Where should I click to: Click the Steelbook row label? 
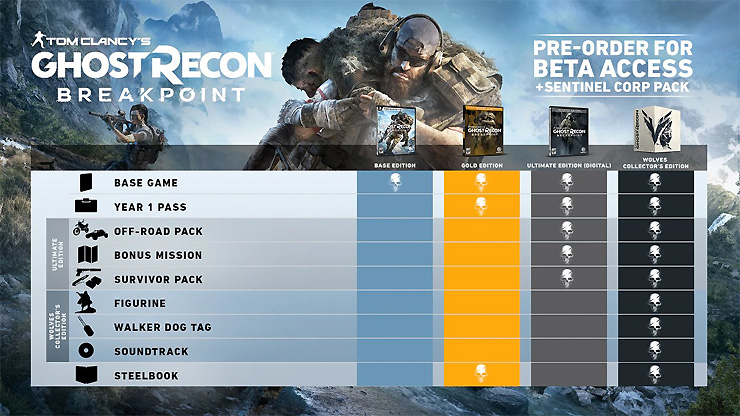tap(146, 375)
